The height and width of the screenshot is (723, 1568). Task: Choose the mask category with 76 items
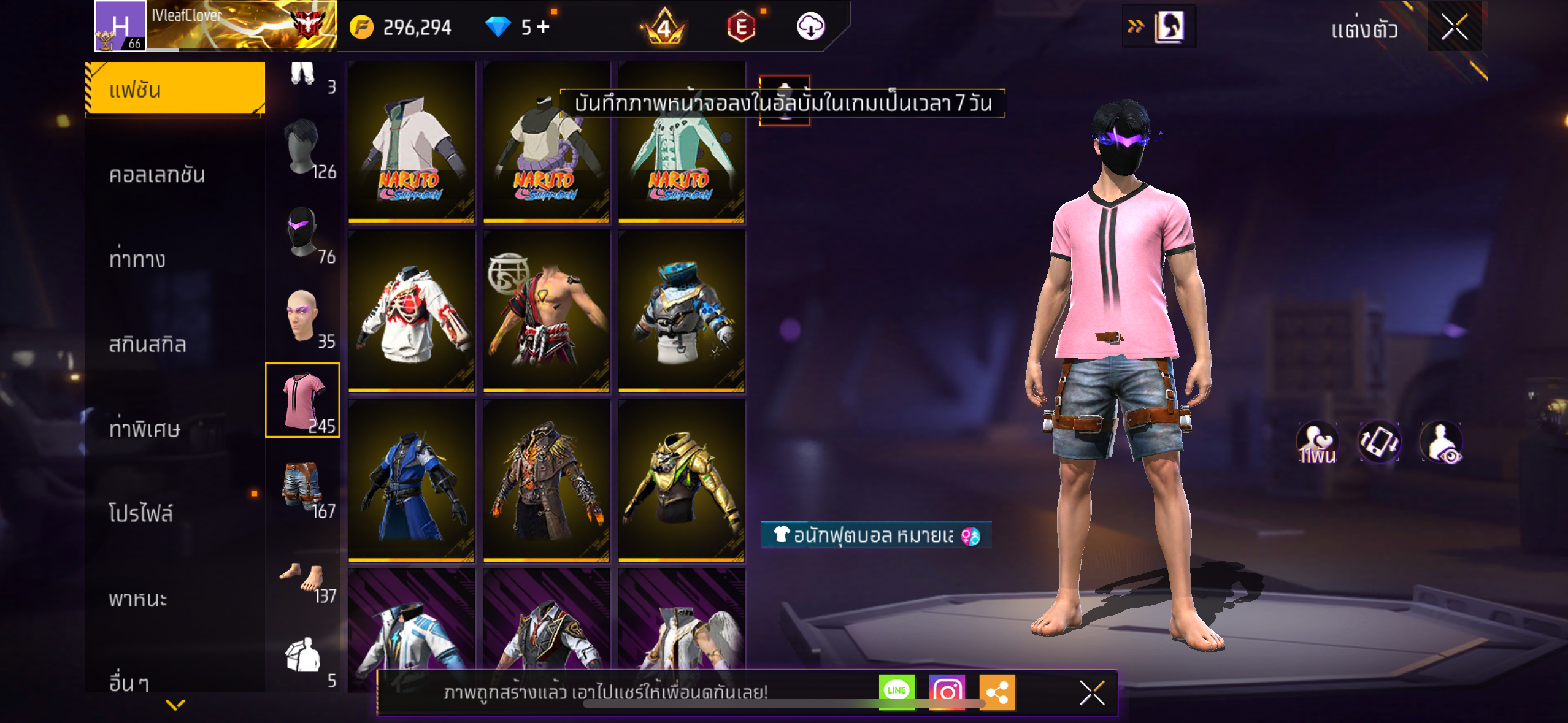tap(303, 233)
